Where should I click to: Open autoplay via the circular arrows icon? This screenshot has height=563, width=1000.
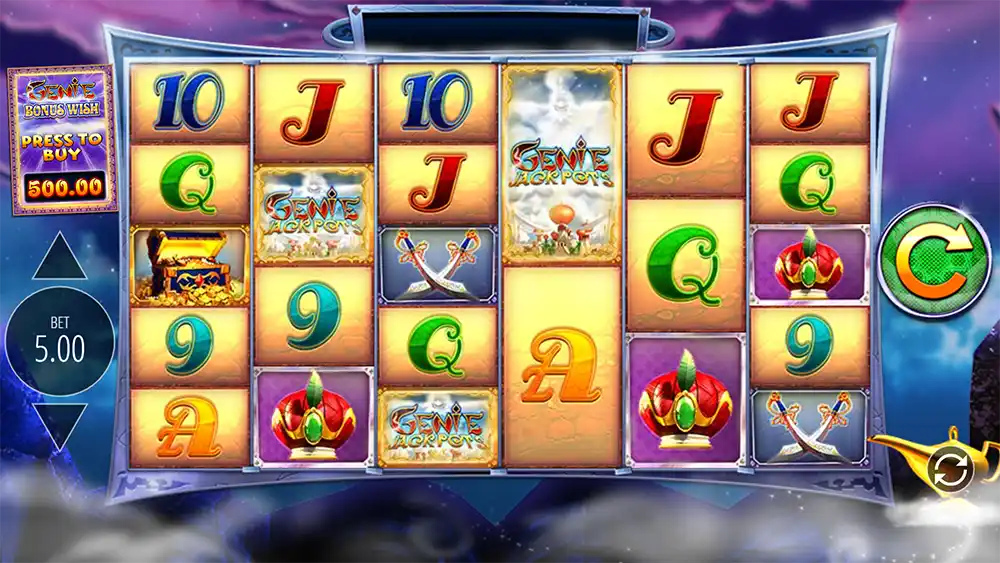[x=944, y=467]
